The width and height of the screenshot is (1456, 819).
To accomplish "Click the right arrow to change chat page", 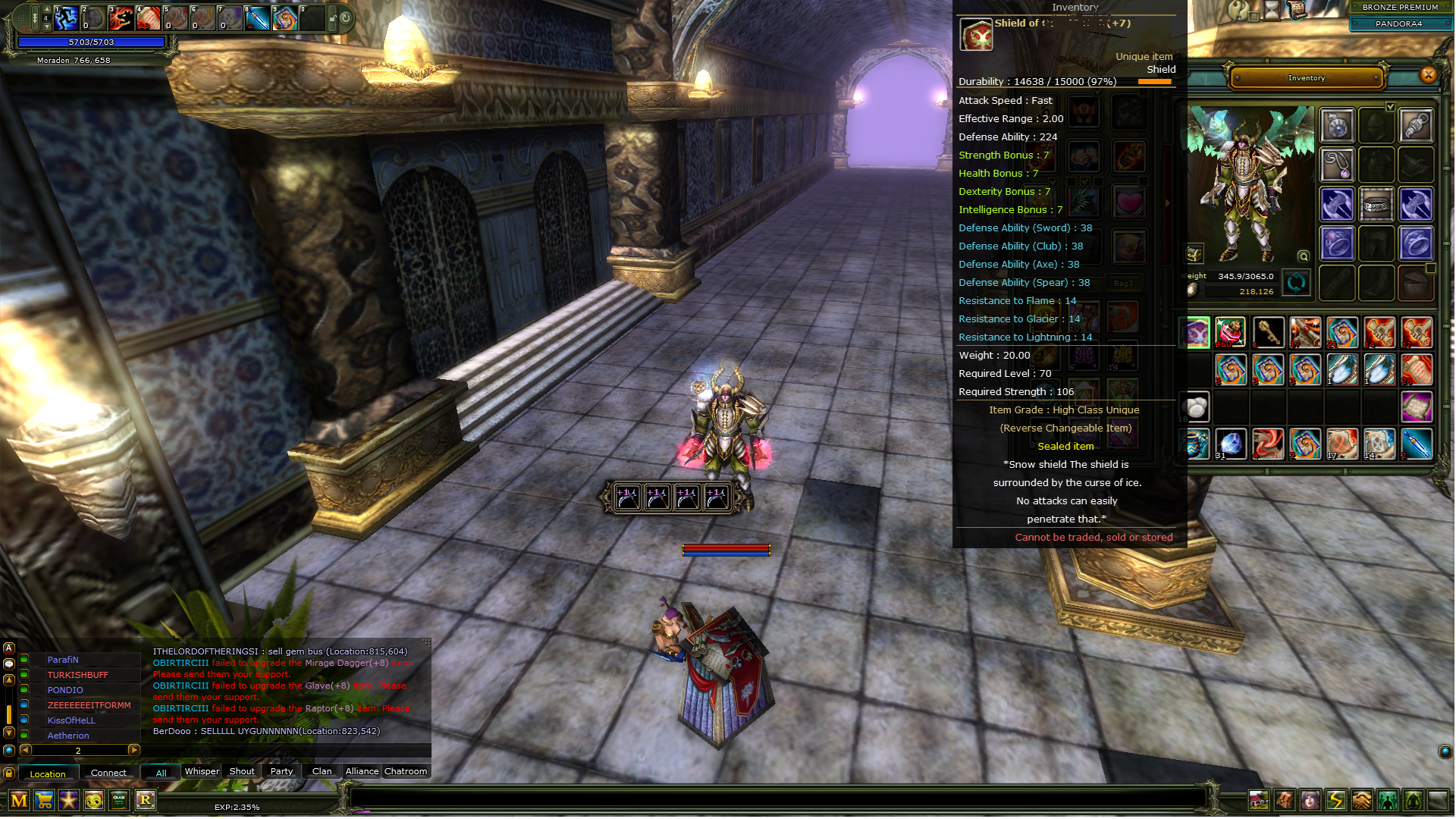I will point(133,750).
